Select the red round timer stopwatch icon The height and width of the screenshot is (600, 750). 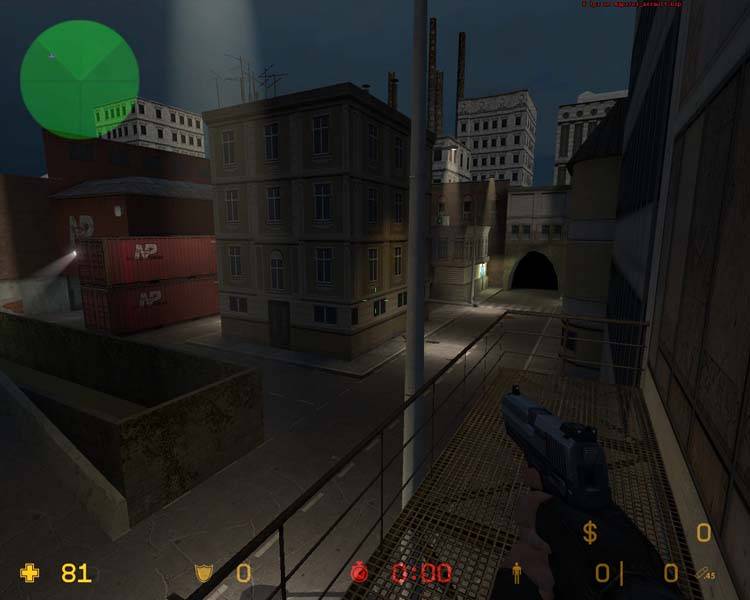tap(360, 573)
